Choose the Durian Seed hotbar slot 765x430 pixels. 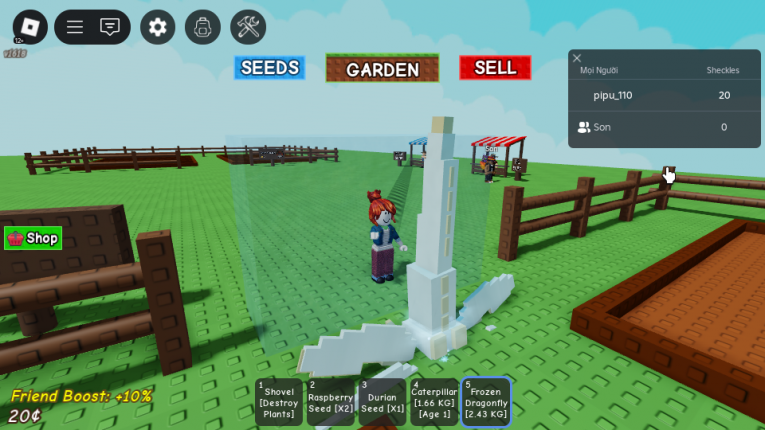click(382, 402)
